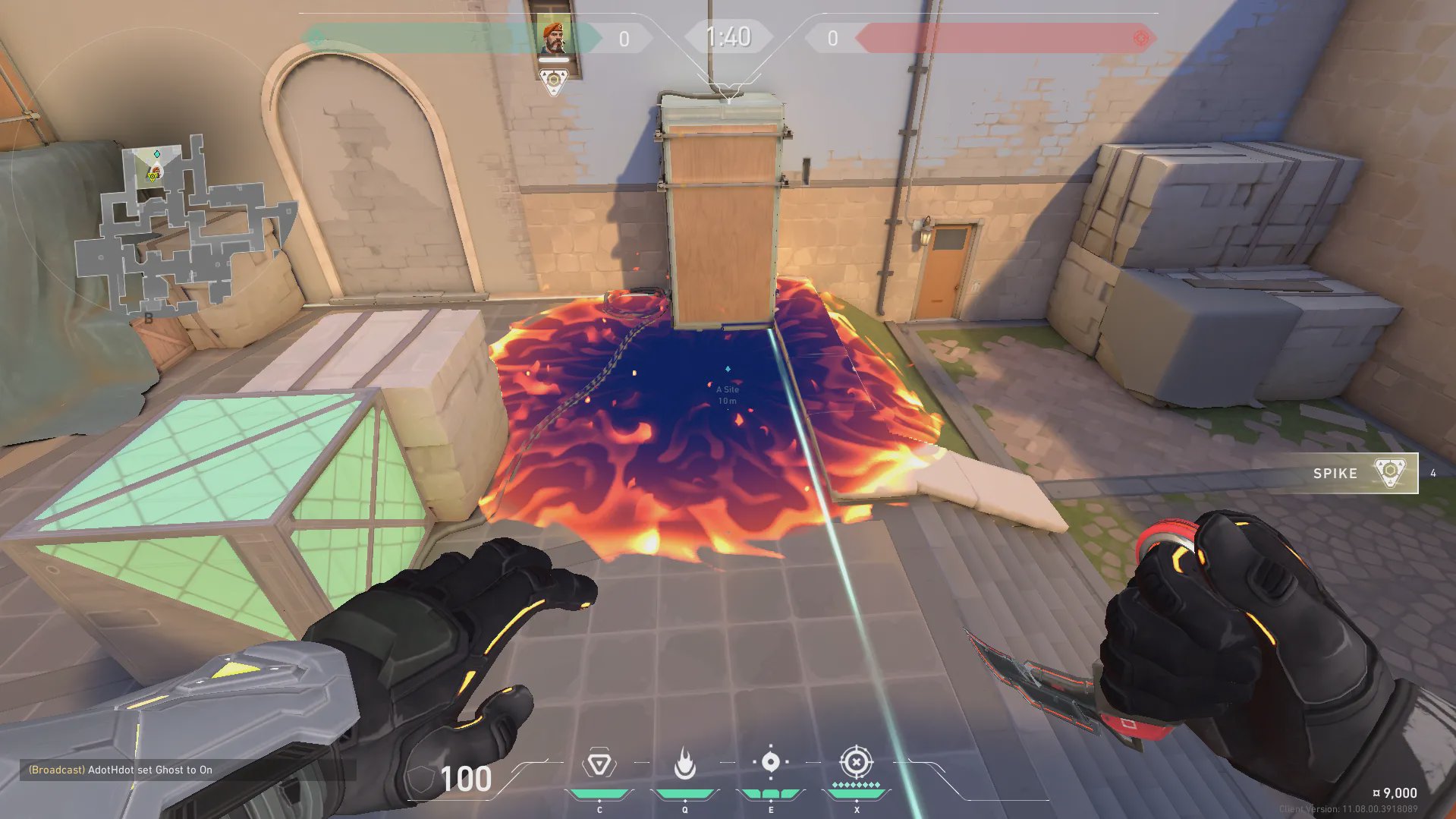Screen dimensions: 1456x819
Task: Click the Brimstone player portrait
Action: point(553,38)
